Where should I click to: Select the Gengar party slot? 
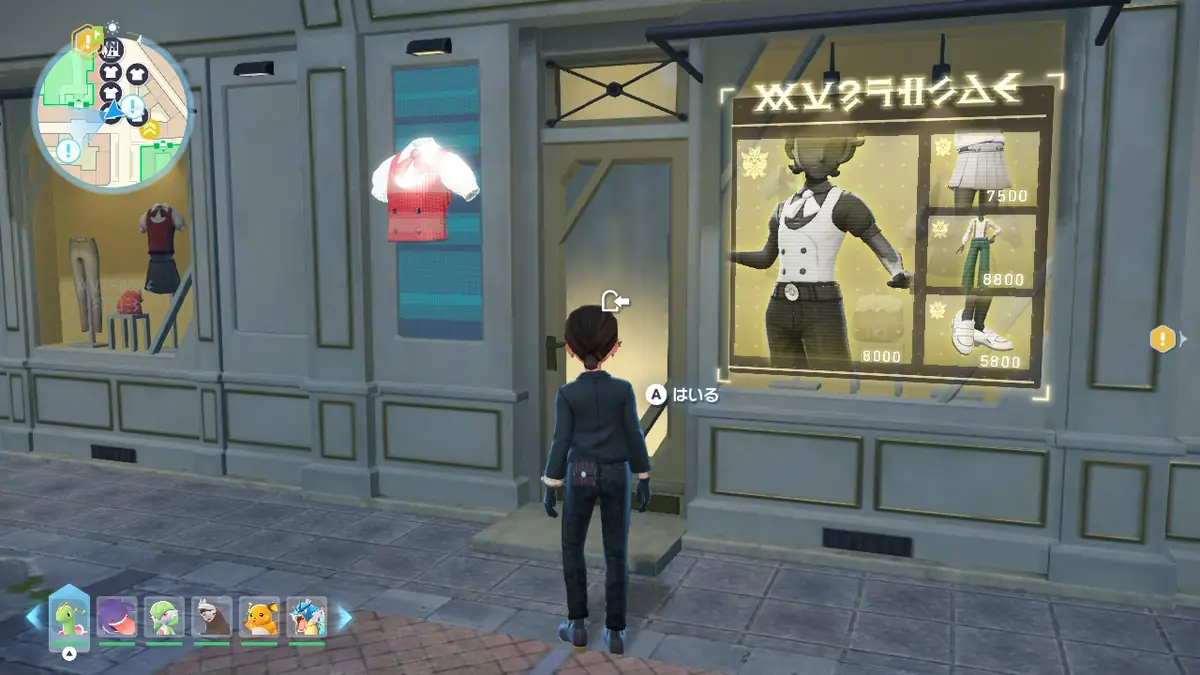tap(115, 618)
